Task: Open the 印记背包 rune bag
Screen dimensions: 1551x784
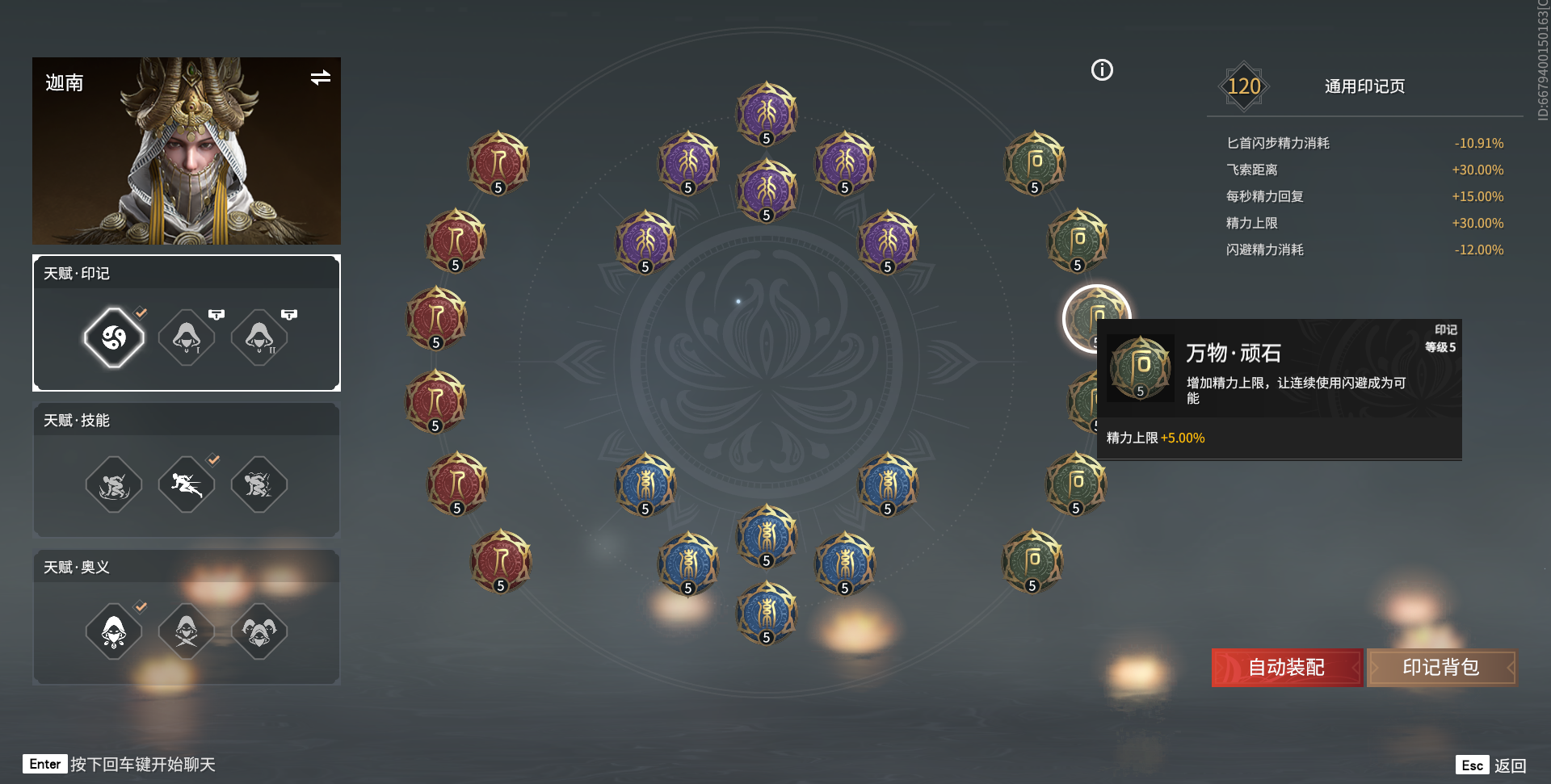Action: point(1441,668)
